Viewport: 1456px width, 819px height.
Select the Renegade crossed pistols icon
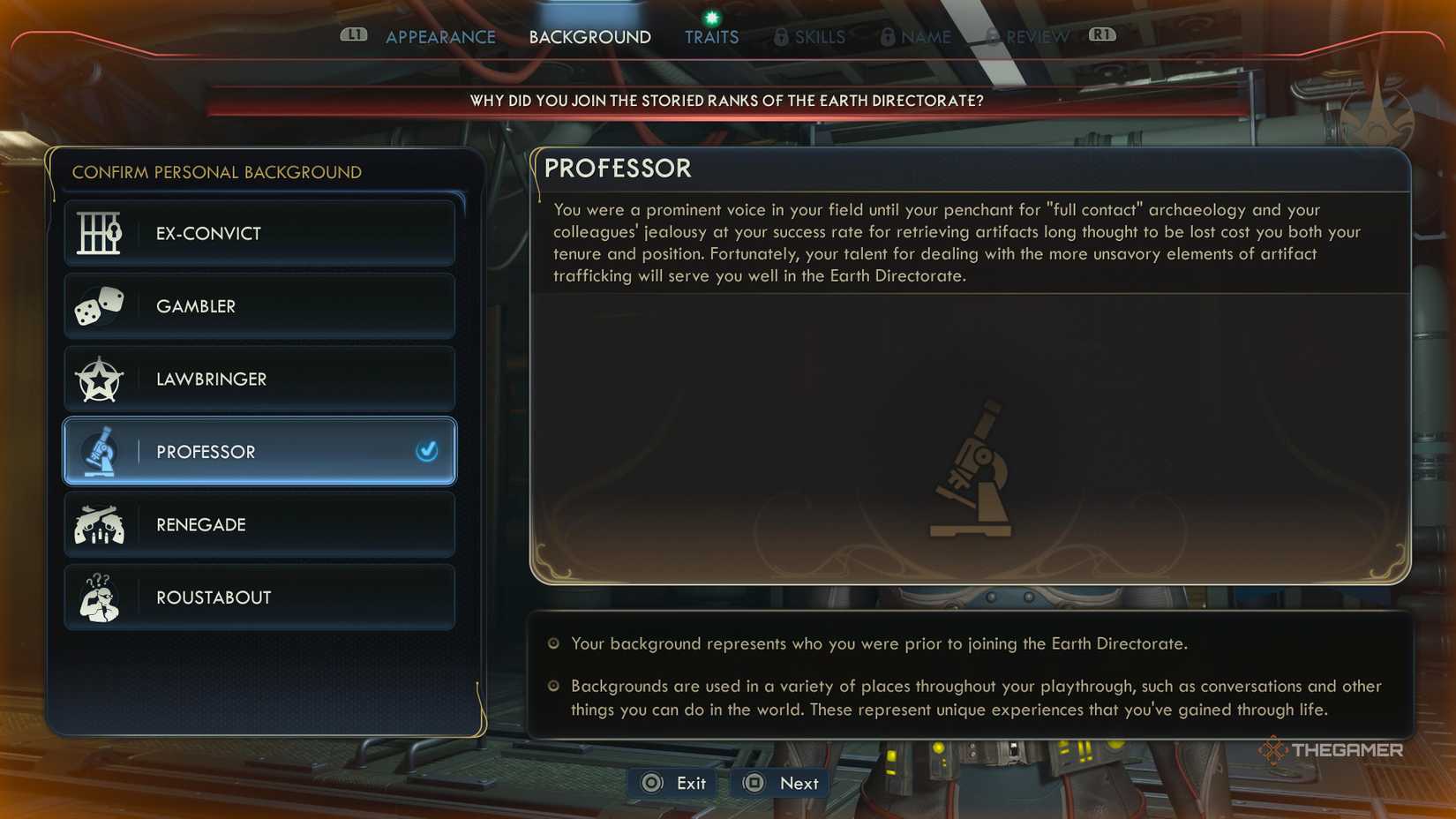pos(99,524)
